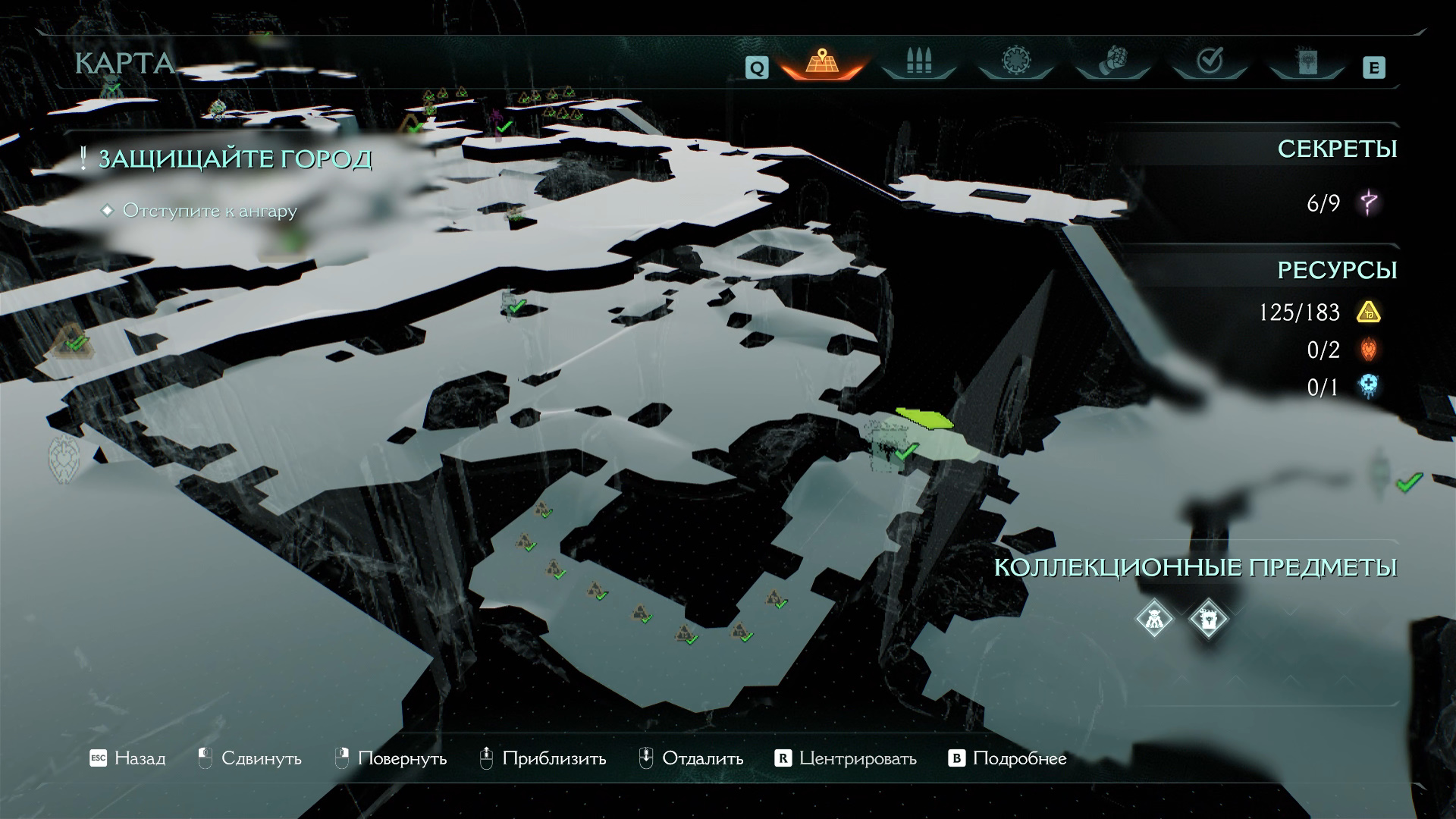Switch to the gauntlet fist tab
Viewport: 1456px width, 819px height.
click(x=1112, y=62)
